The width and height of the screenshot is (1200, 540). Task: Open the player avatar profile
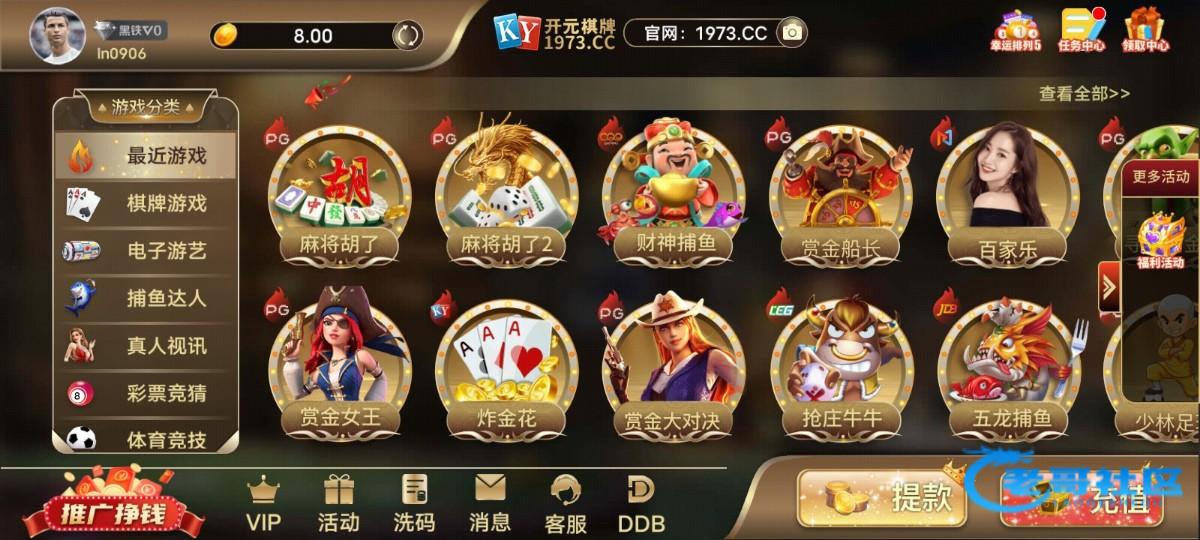click(57, 36)
